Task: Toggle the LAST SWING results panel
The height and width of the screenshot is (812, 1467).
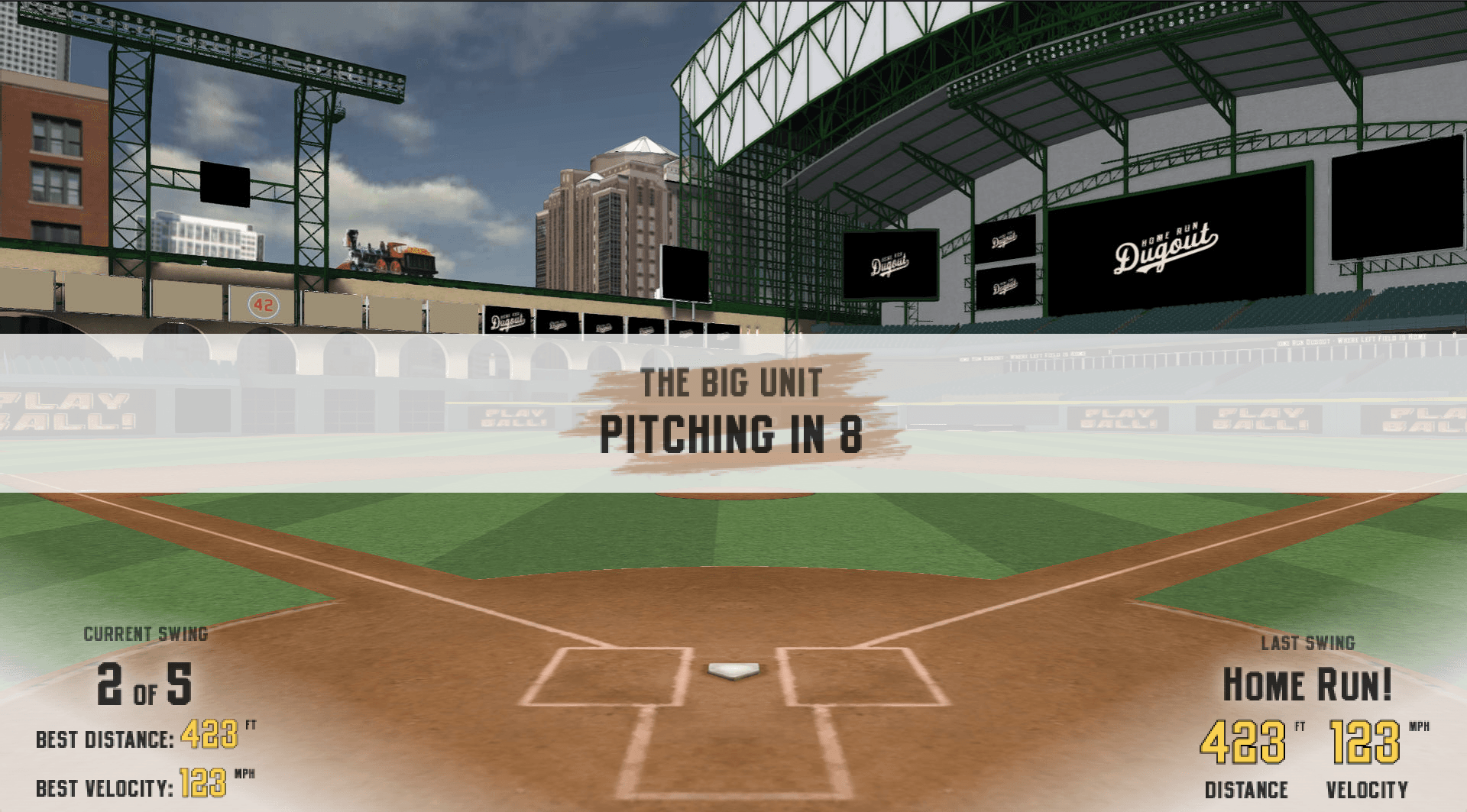Action: pos(1309,643)
